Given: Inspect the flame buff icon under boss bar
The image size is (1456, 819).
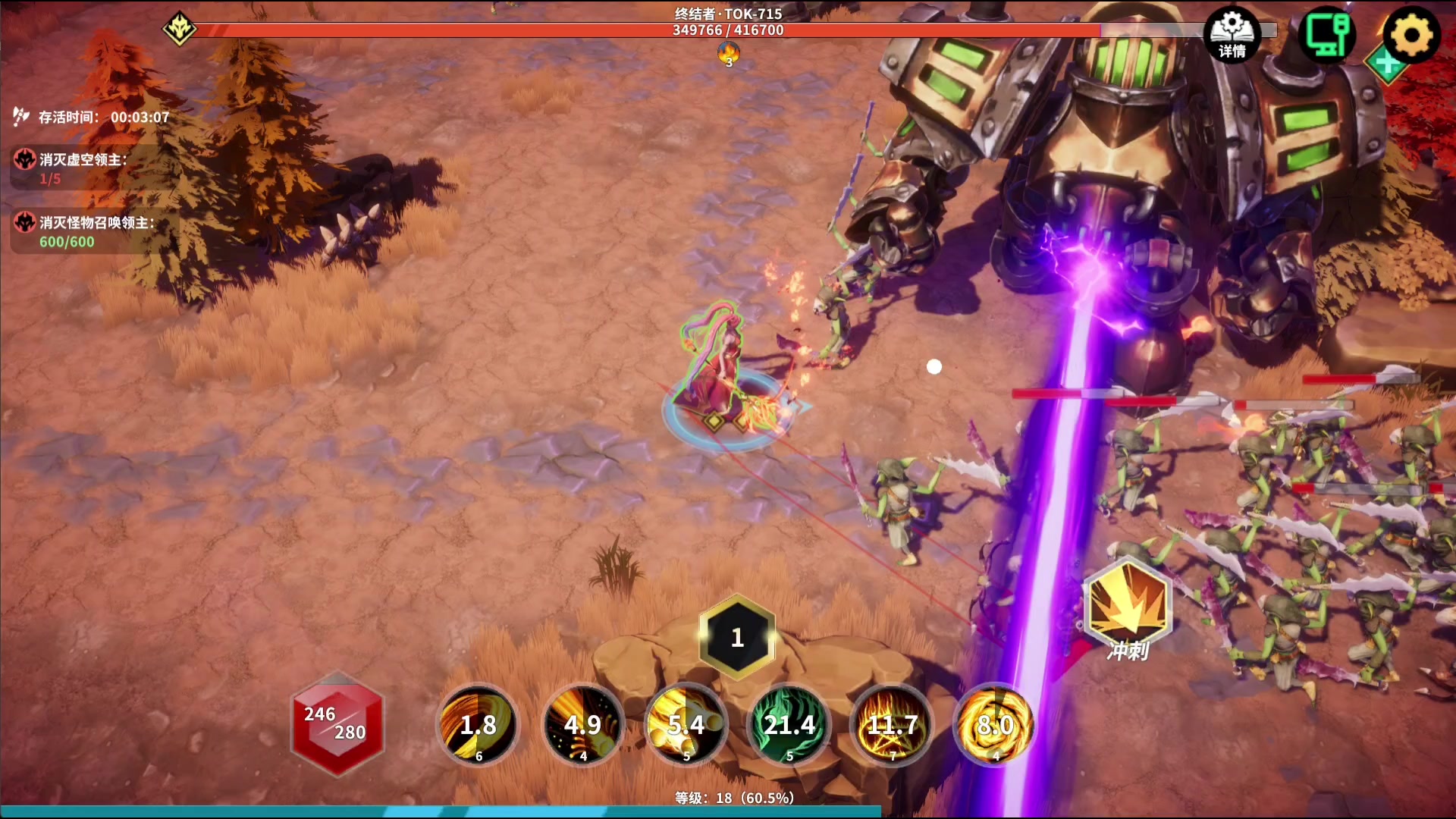Looking at the screenshot, I should [729, 54].
